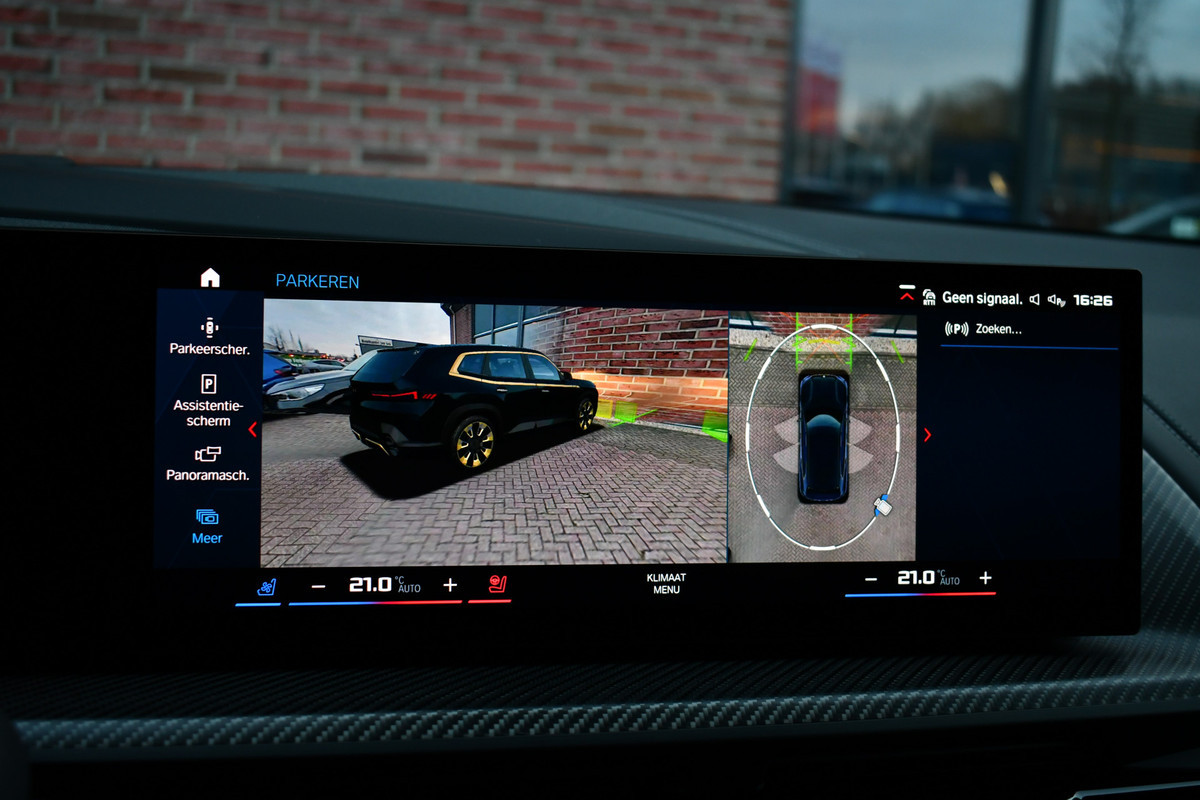This screenshot has height=800, width=1200.
Task: Select Assistentiescherm in the side menu
Action: point(208,400)
